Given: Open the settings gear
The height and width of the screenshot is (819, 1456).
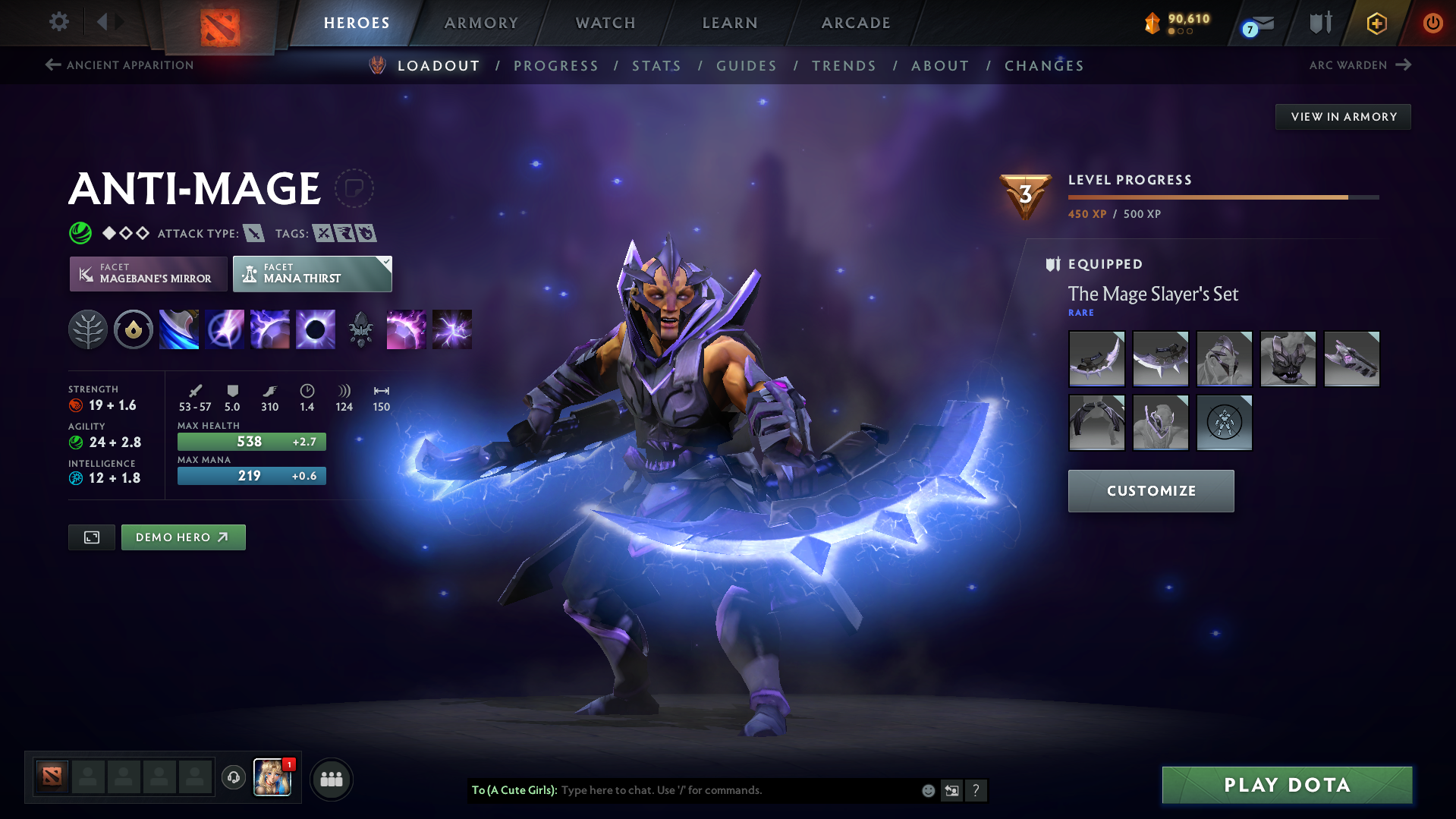Looking at the screenshot, I should [x=58, y=22].
